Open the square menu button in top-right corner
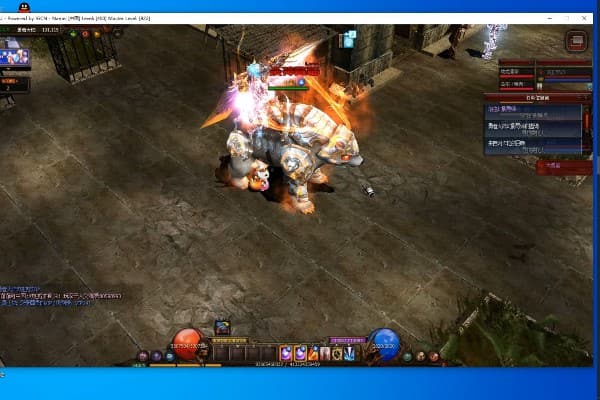Viewport: 600px width, 400px height. (576, 40)
